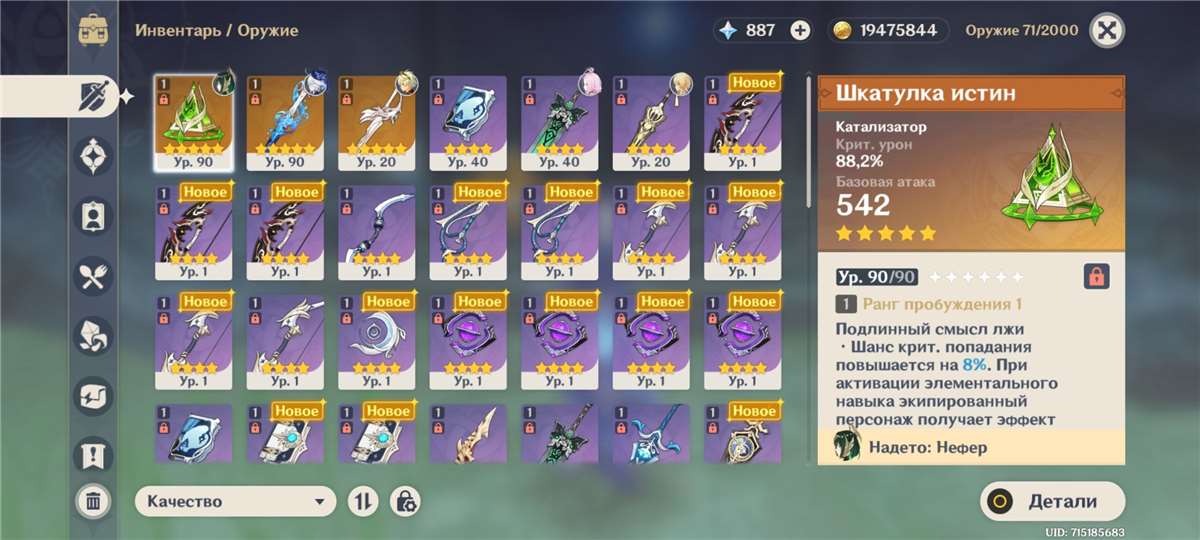Image resolution: width=1200 pixels, height=540 pixels.
Task: Switch to the Artifacts inventory tab
Action: coord(93,156)
